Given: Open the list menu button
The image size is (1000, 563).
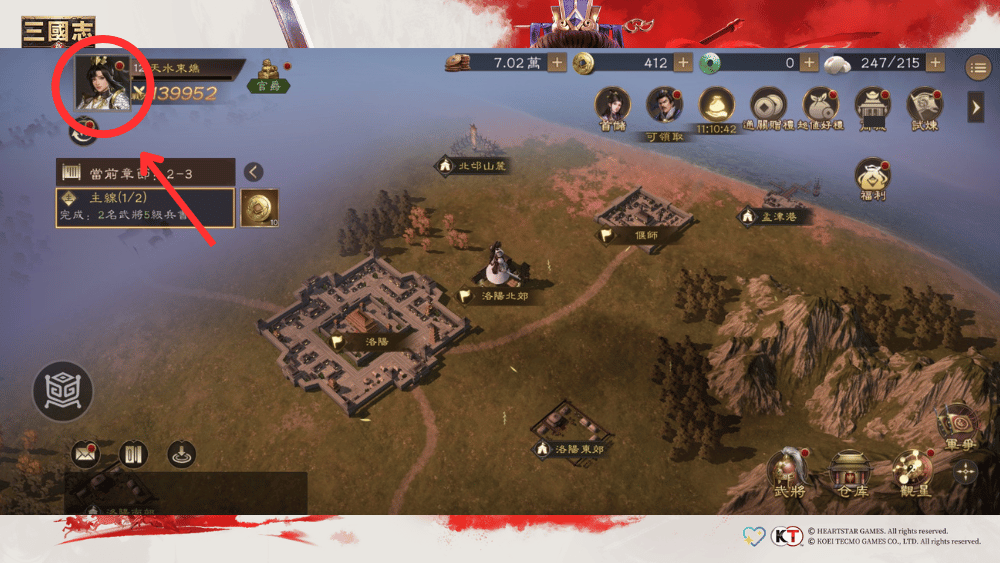Looking at the screenshot, I should pyautogui.click(x=977, y=67).
